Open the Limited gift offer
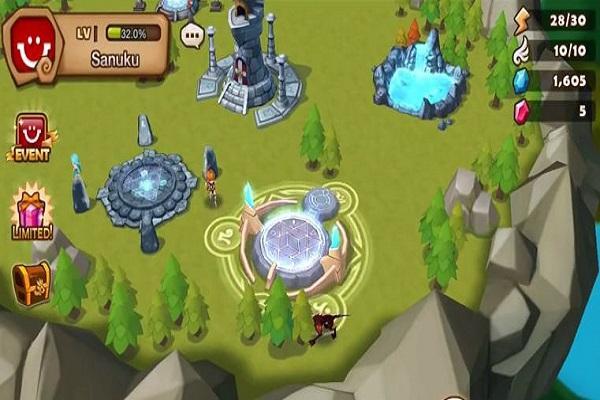Image resolution: width=600 pixels, height=400 pixels. click(x=32, y=211)
